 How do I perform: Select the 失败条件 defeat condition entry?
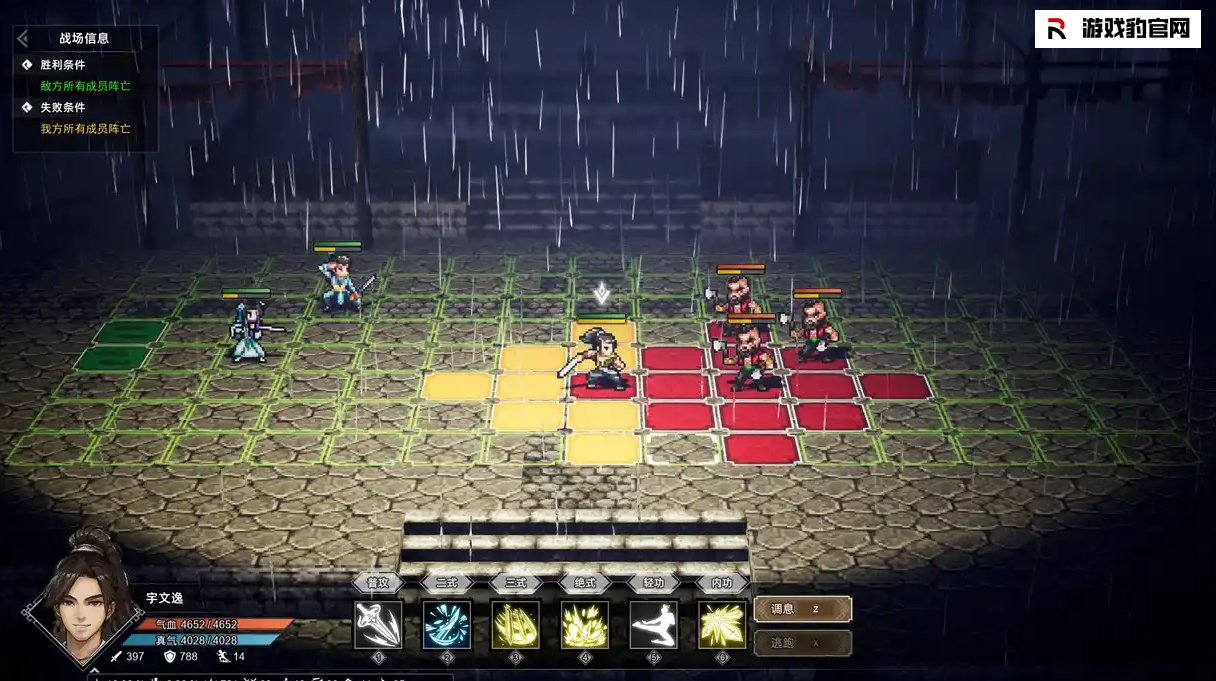(63, 107)
